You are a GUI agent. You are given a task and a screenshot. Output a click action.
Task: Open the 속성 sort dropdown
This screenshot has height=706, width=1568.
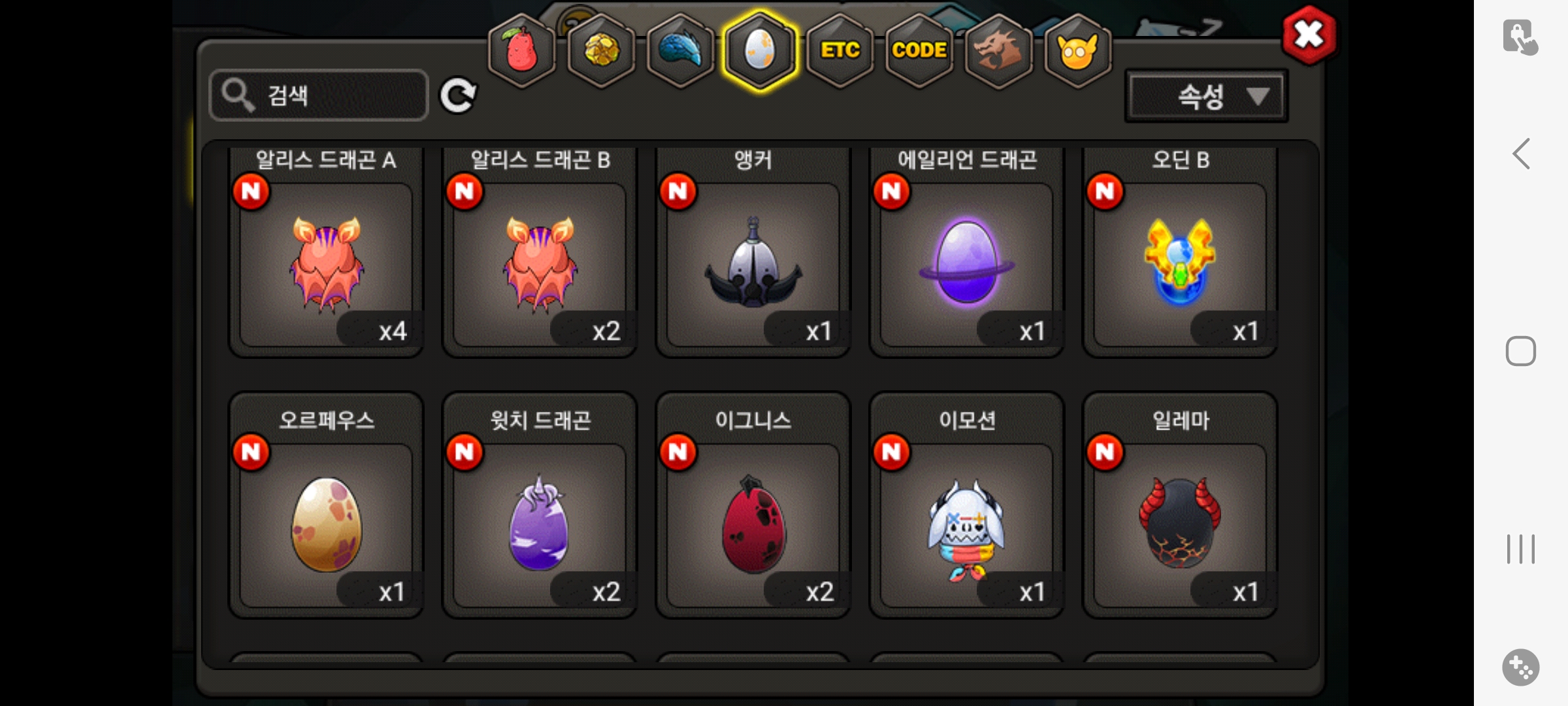pyautogui.click(x=1206, y=97)
